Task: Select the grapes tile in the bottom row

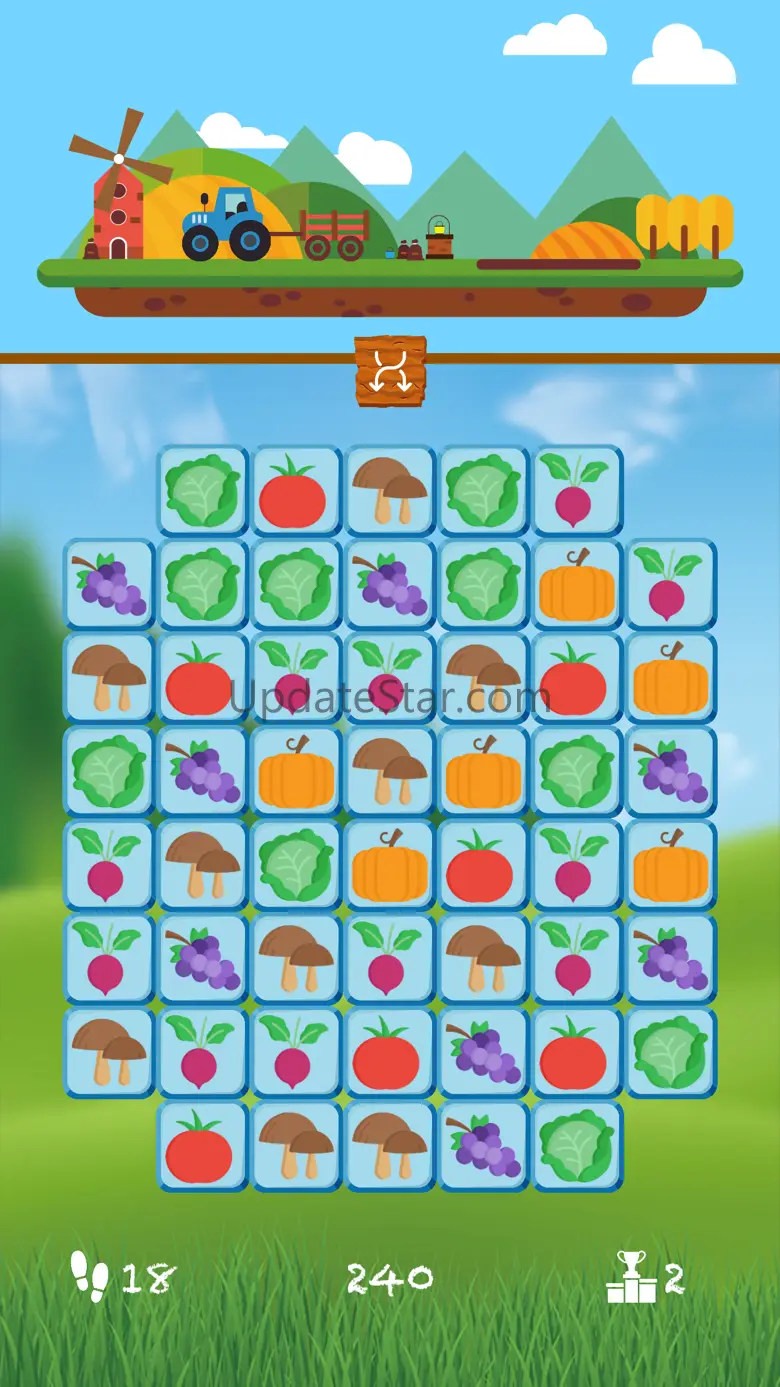Action: click(x=484, y=1147)
